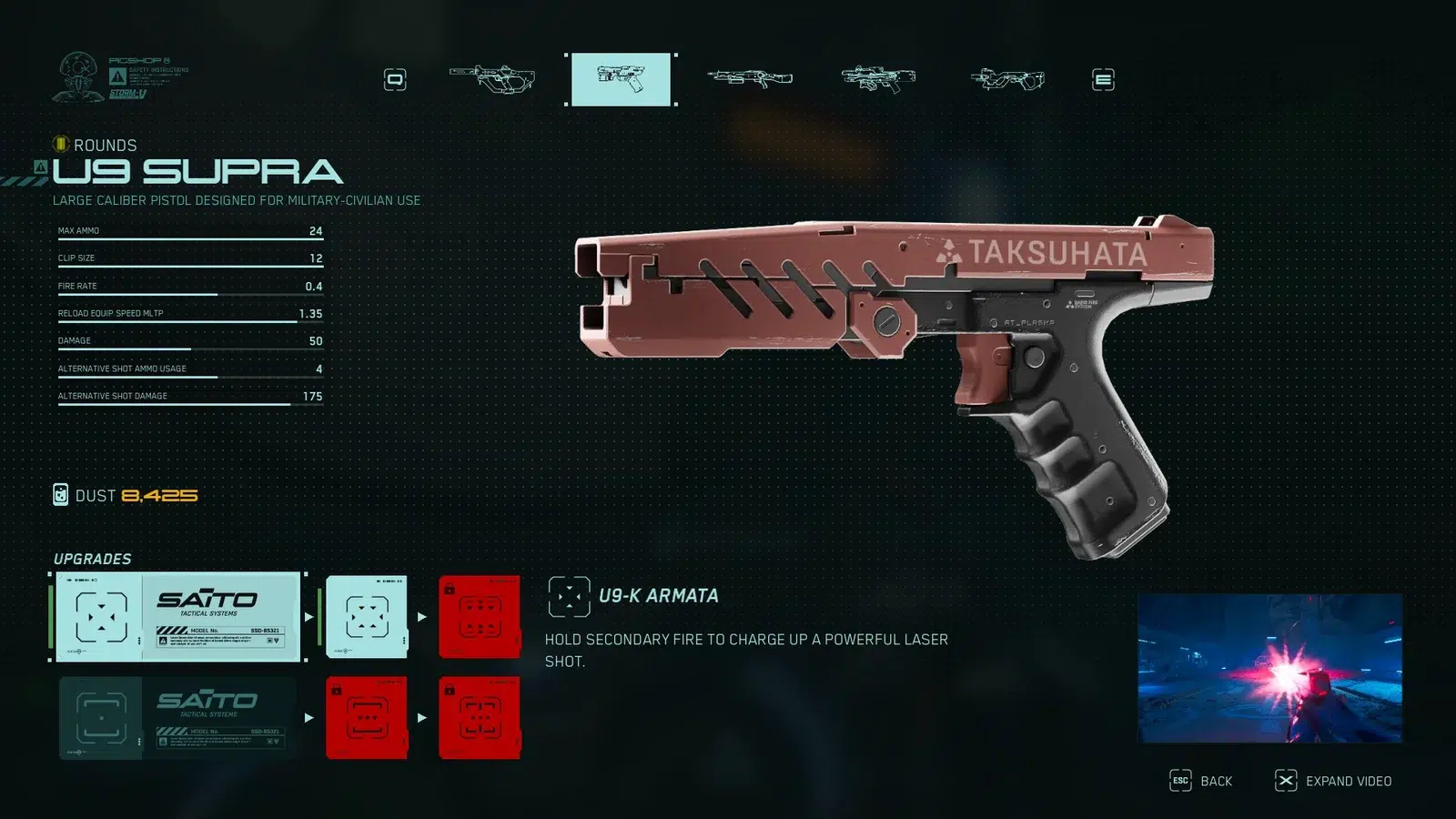
Task: Click the Expand Video button
Action: click(x=1334, y=781)
